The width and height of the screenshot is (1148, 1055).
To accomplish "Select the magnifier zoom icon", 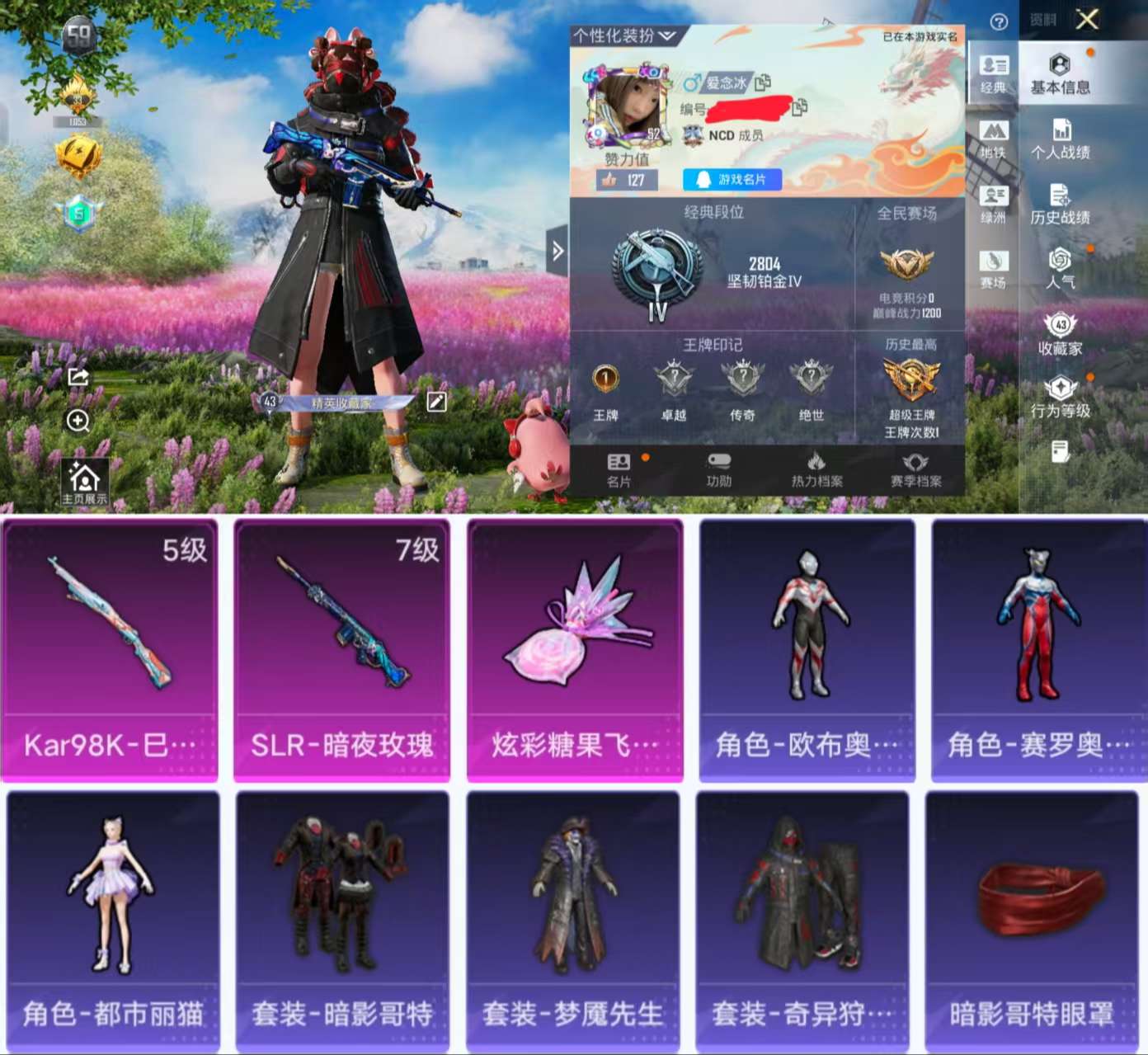I will tap(78, 422).
